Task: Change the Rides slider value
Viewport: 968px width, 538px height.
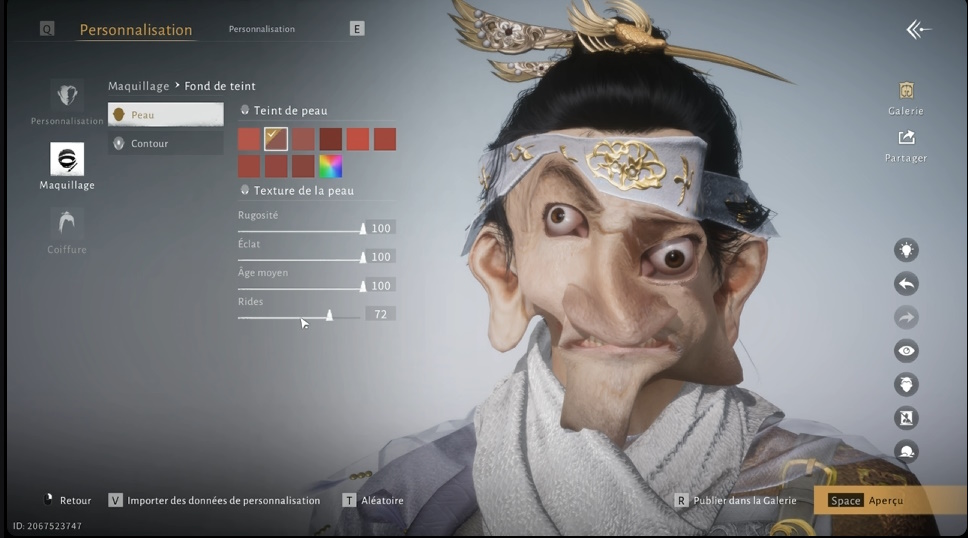Action: (329, 315)
